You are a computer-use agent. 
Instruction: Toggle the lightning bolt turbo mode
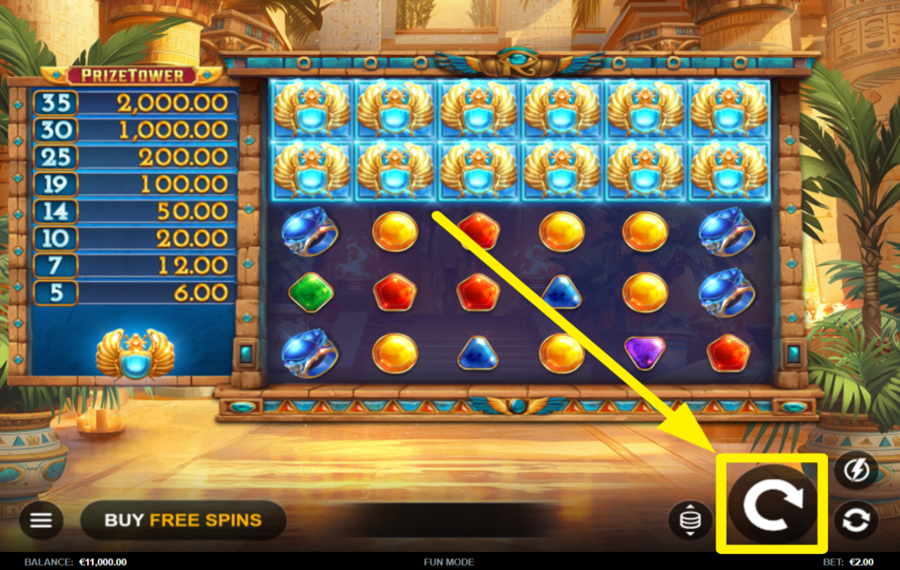coord(856,470)
